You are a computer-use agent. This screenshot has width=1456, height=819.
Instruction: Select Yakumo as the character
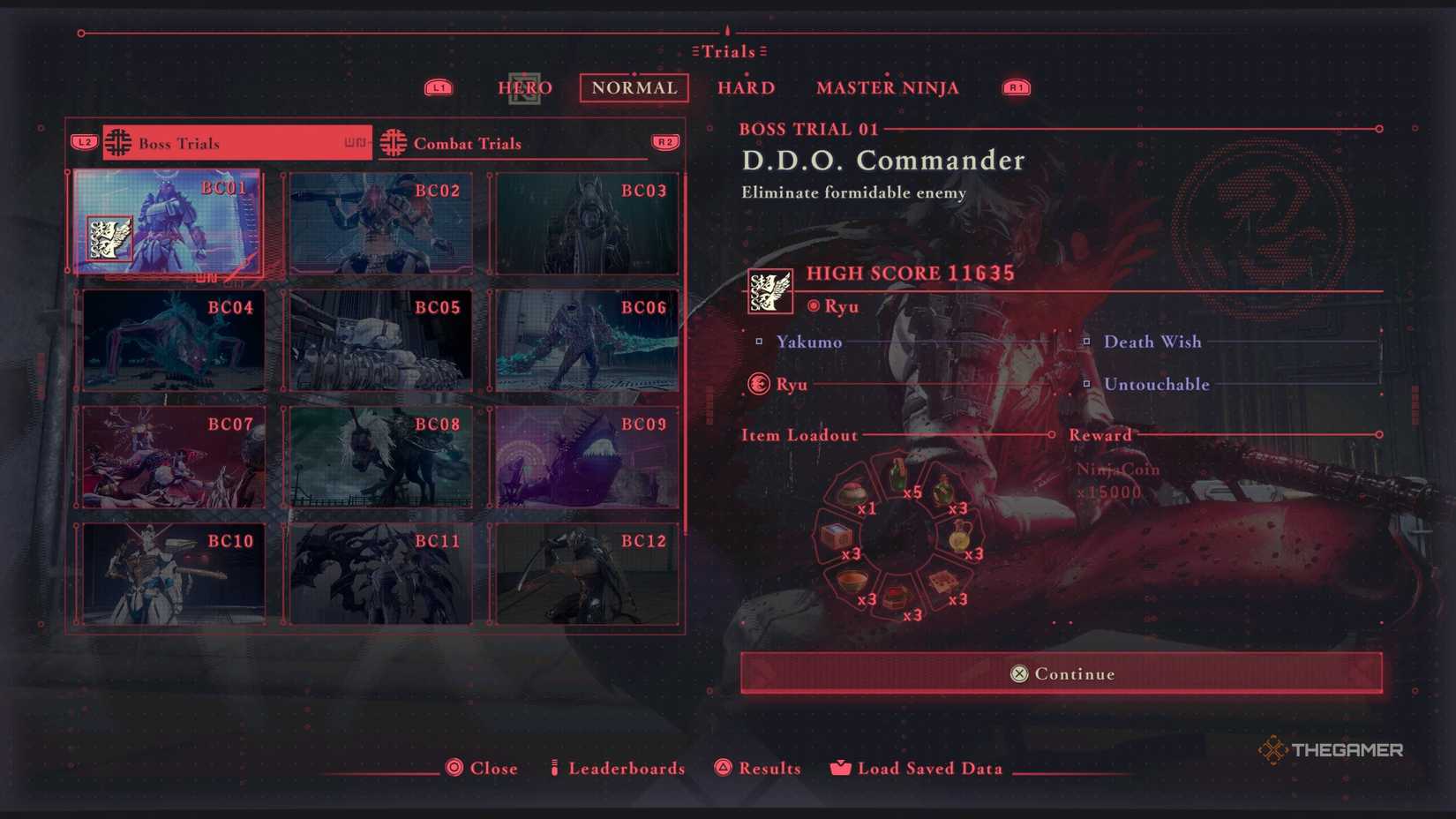pos(808,342)
